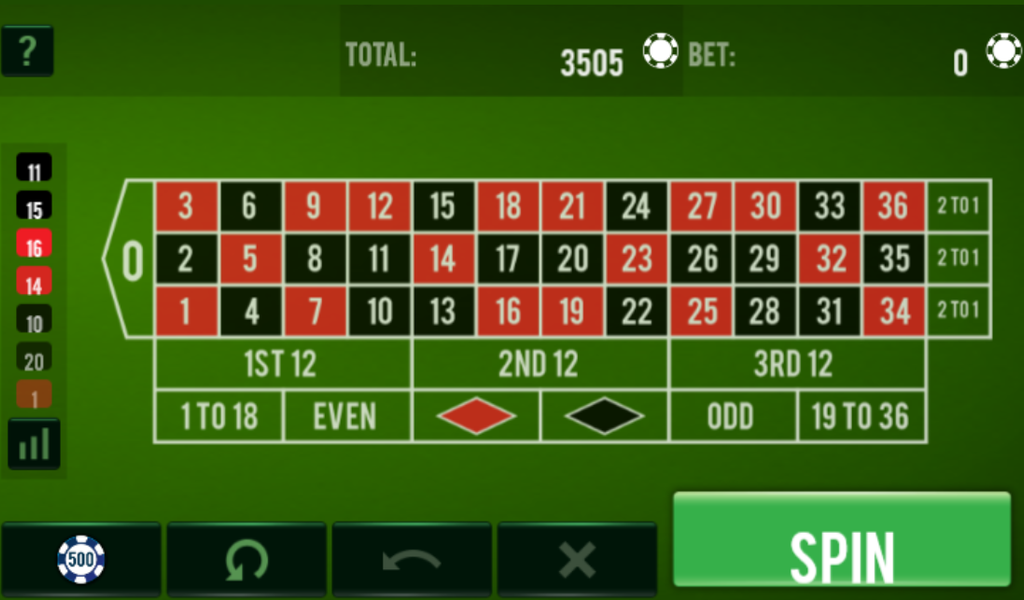Choose the 19 TO 36 bet
1024x600 pixels.
pyautogui.click(x=861, y=416)
